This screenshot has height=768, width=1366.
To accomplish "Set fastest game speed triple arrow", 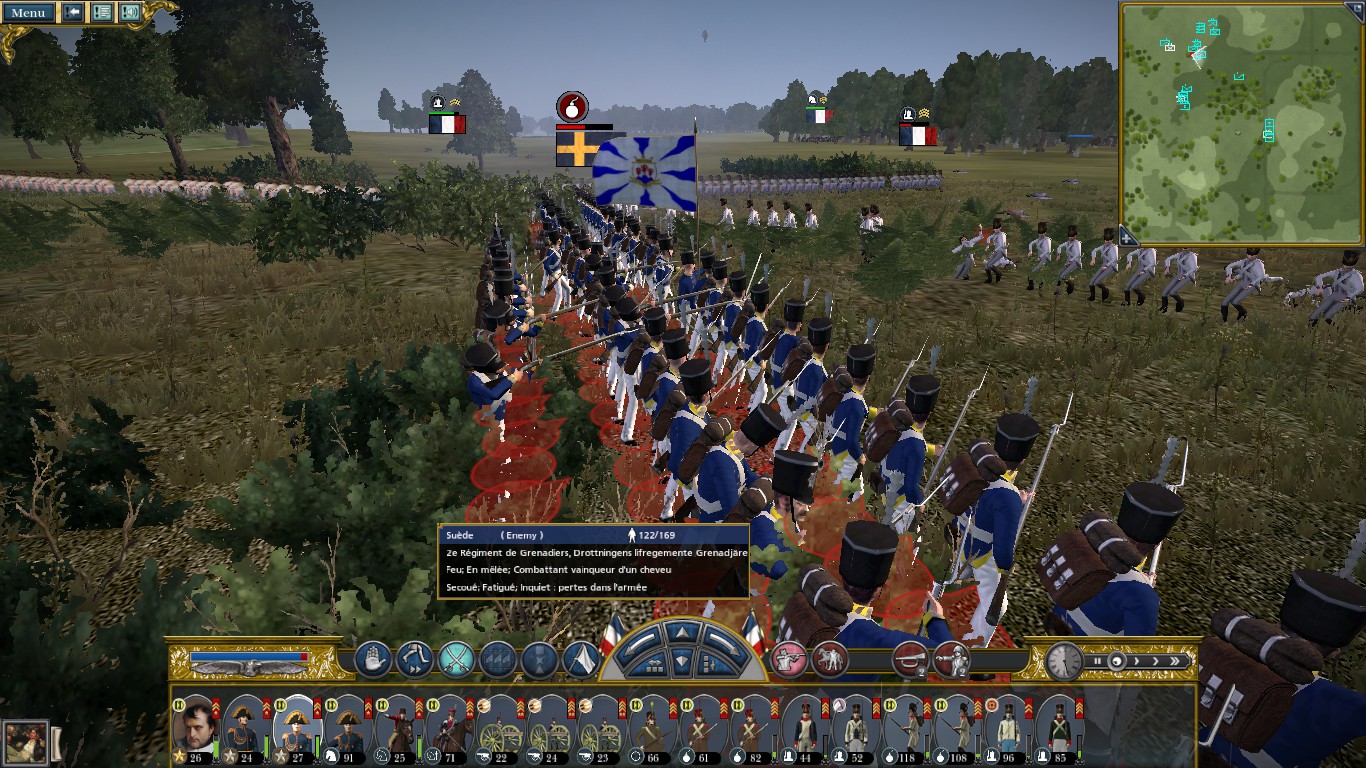I will pos(1177,661).
